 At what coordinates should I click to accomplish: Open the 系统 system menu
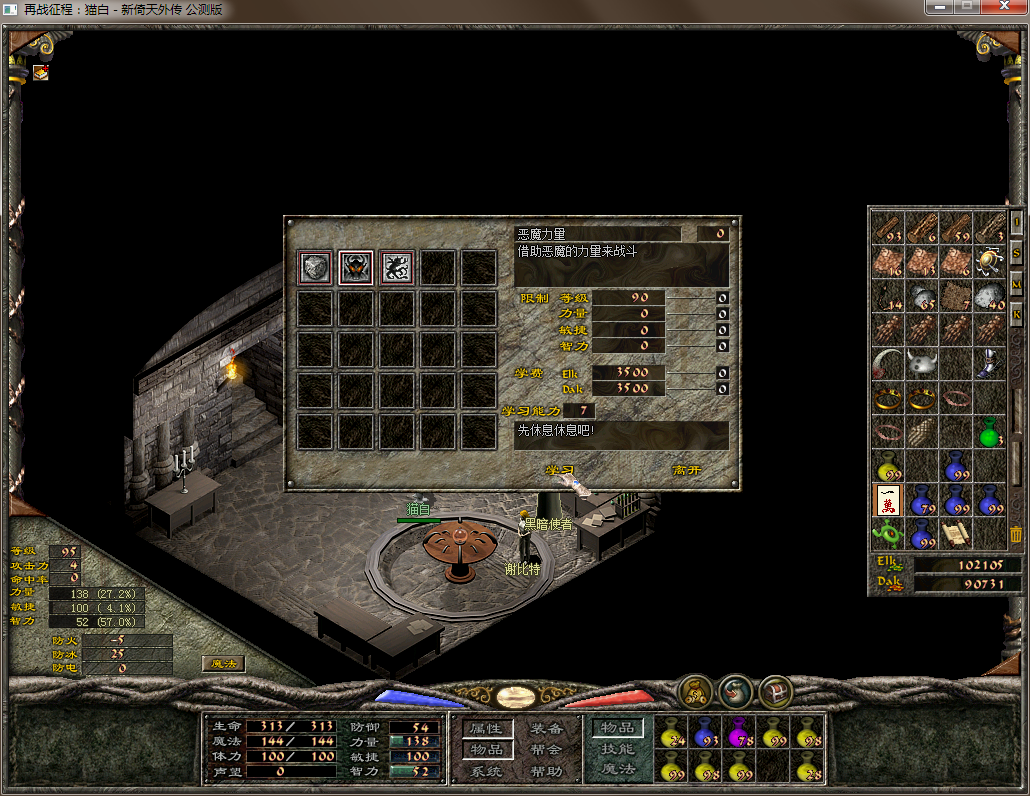tap(487, 771)
